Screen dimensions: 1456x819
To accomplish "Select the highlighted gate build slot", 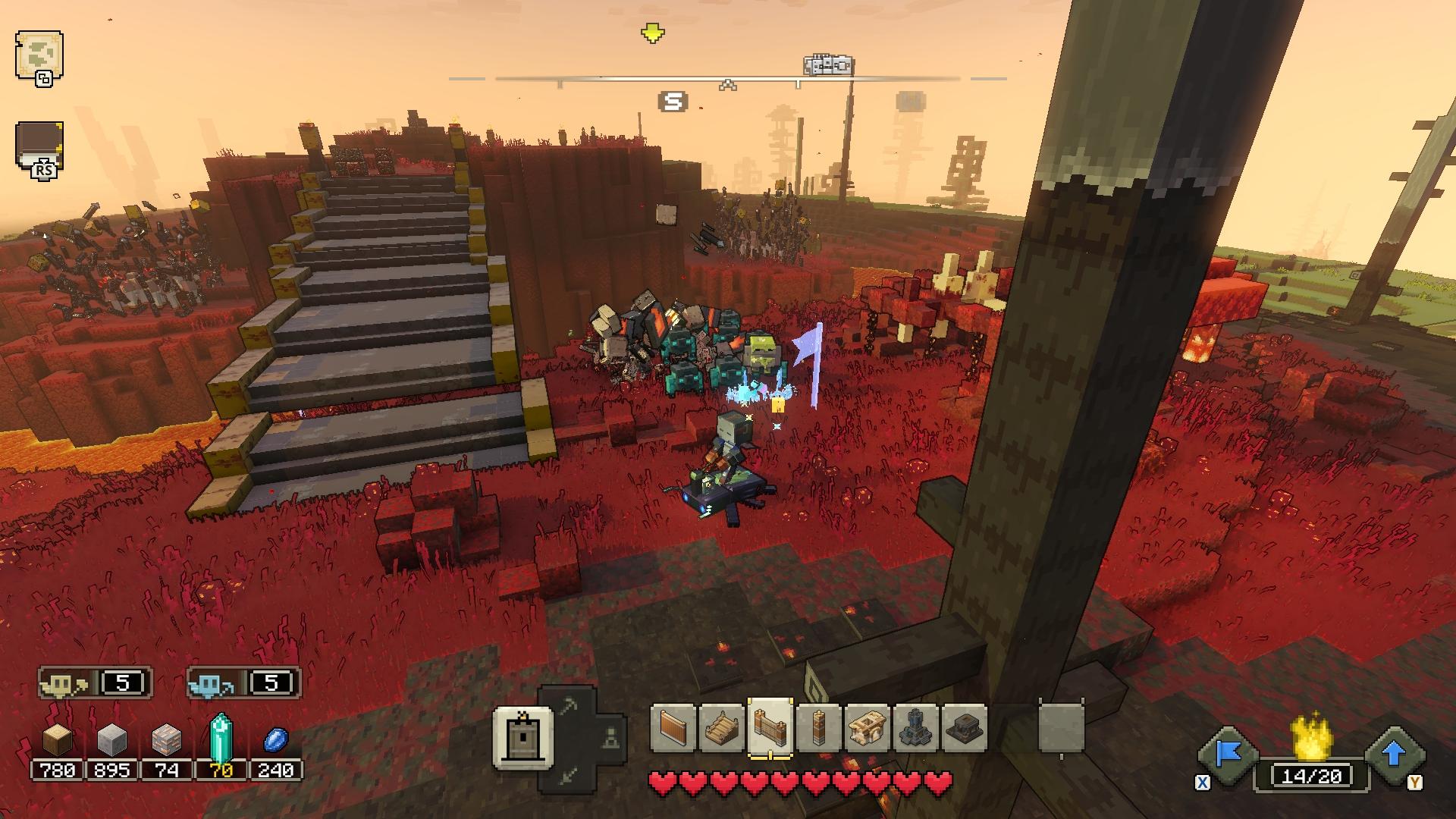I will coord(770,728).
